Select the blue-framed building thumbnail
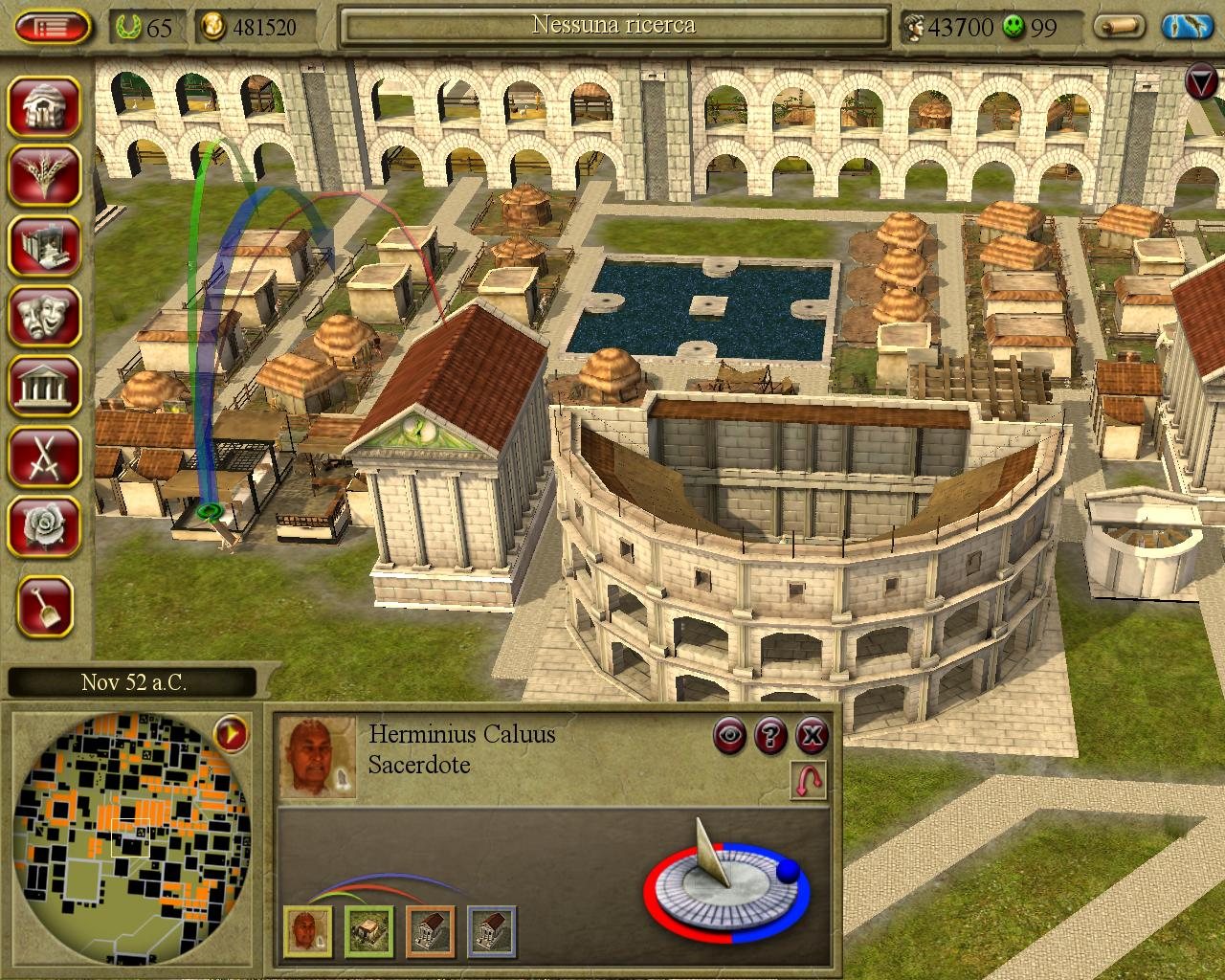1225x980 pixels. click(x=492, y=931)
